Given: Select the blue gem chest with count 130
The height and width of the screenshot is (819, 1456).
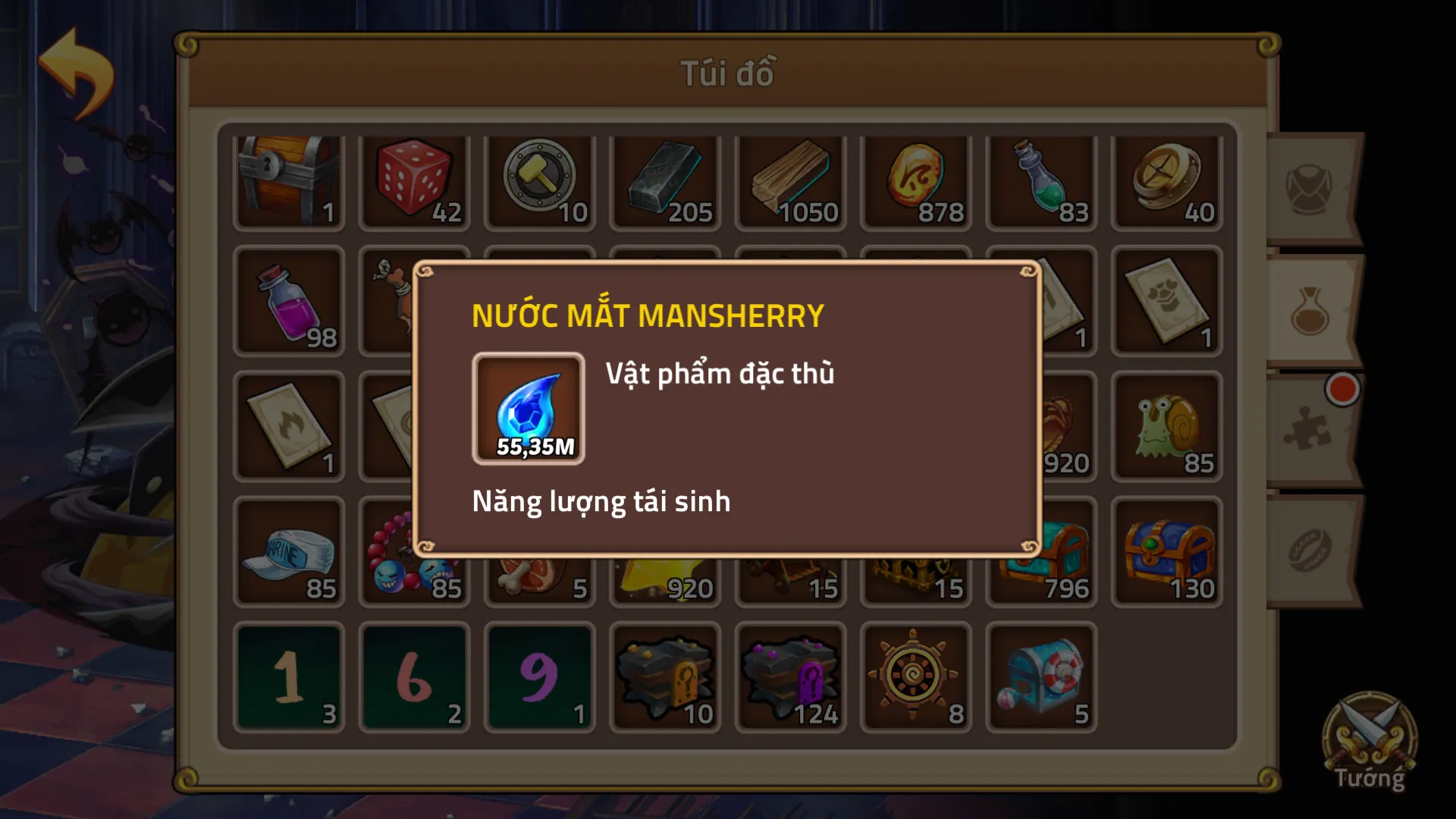Looking at the screenshot, I should (x=1166, y=552).
